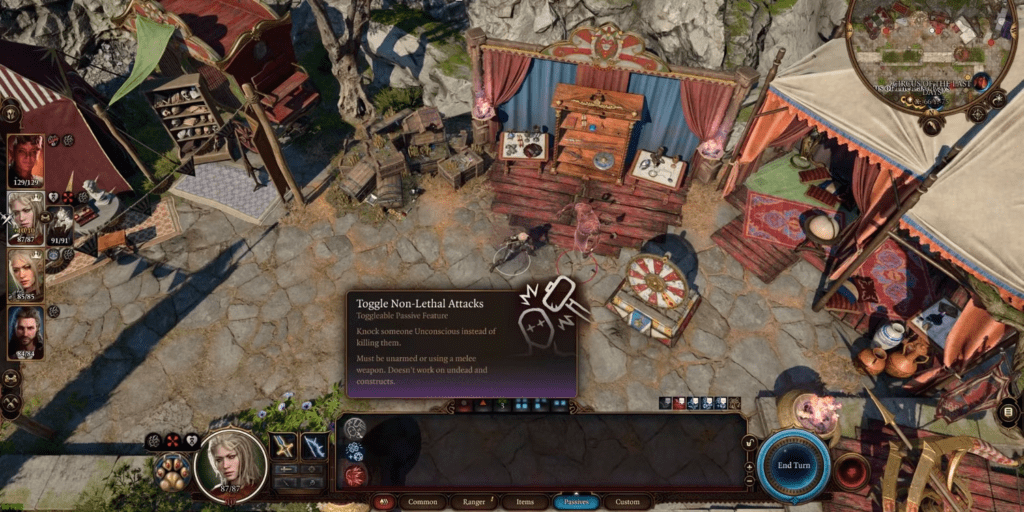Click the active character's large portrait
Image resolution: width=1024 pixels, height=512 pixels.
click(231, 463)
